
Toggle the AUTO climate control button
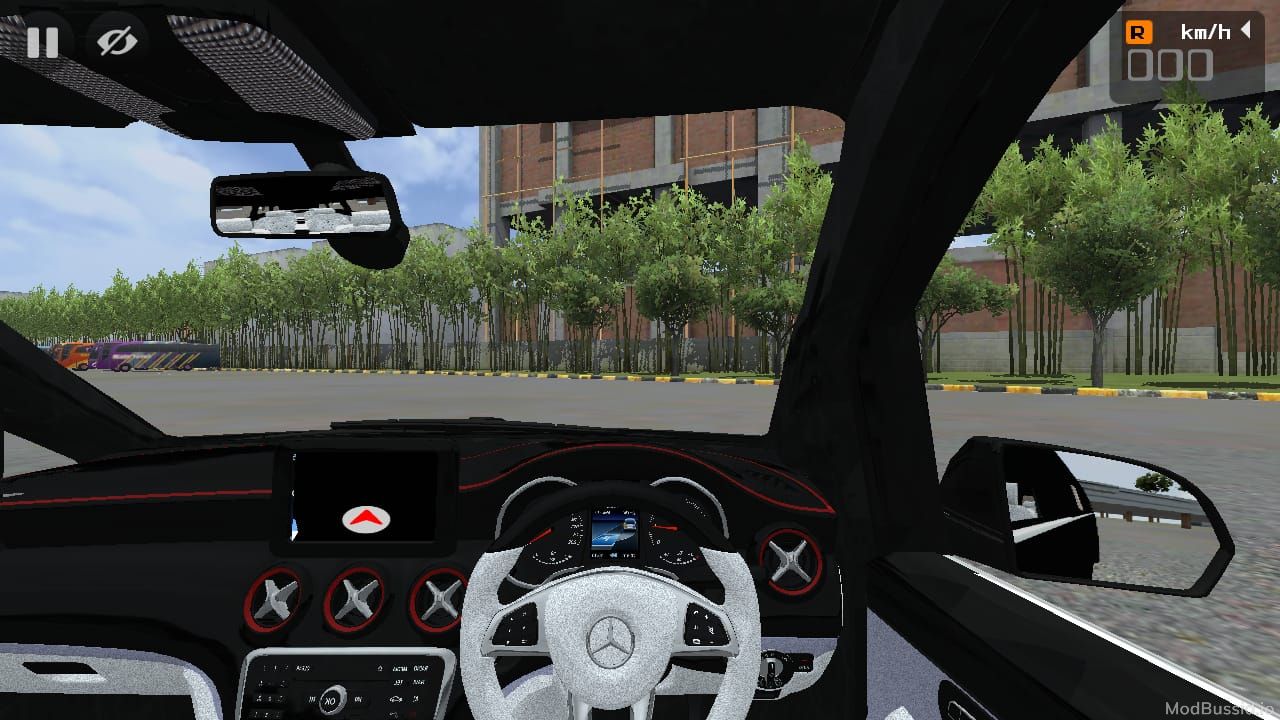coord(304,668)
